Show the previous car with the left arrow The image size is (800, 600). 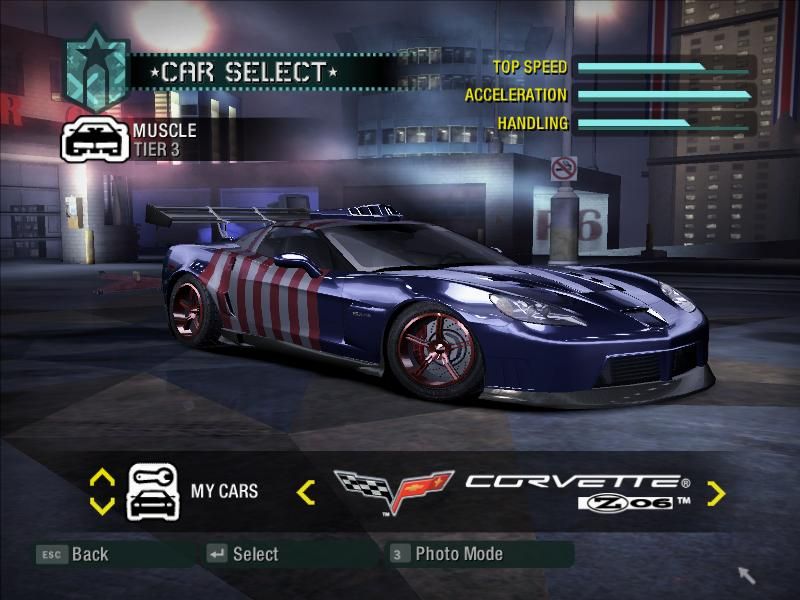tap(306, 492)
